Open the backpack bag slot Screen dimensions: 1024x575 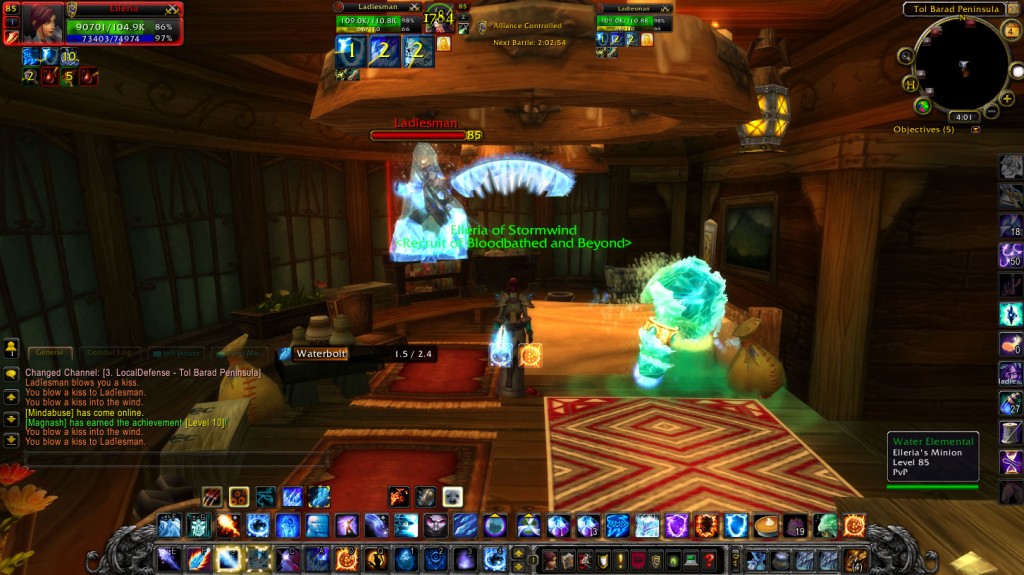855,559
